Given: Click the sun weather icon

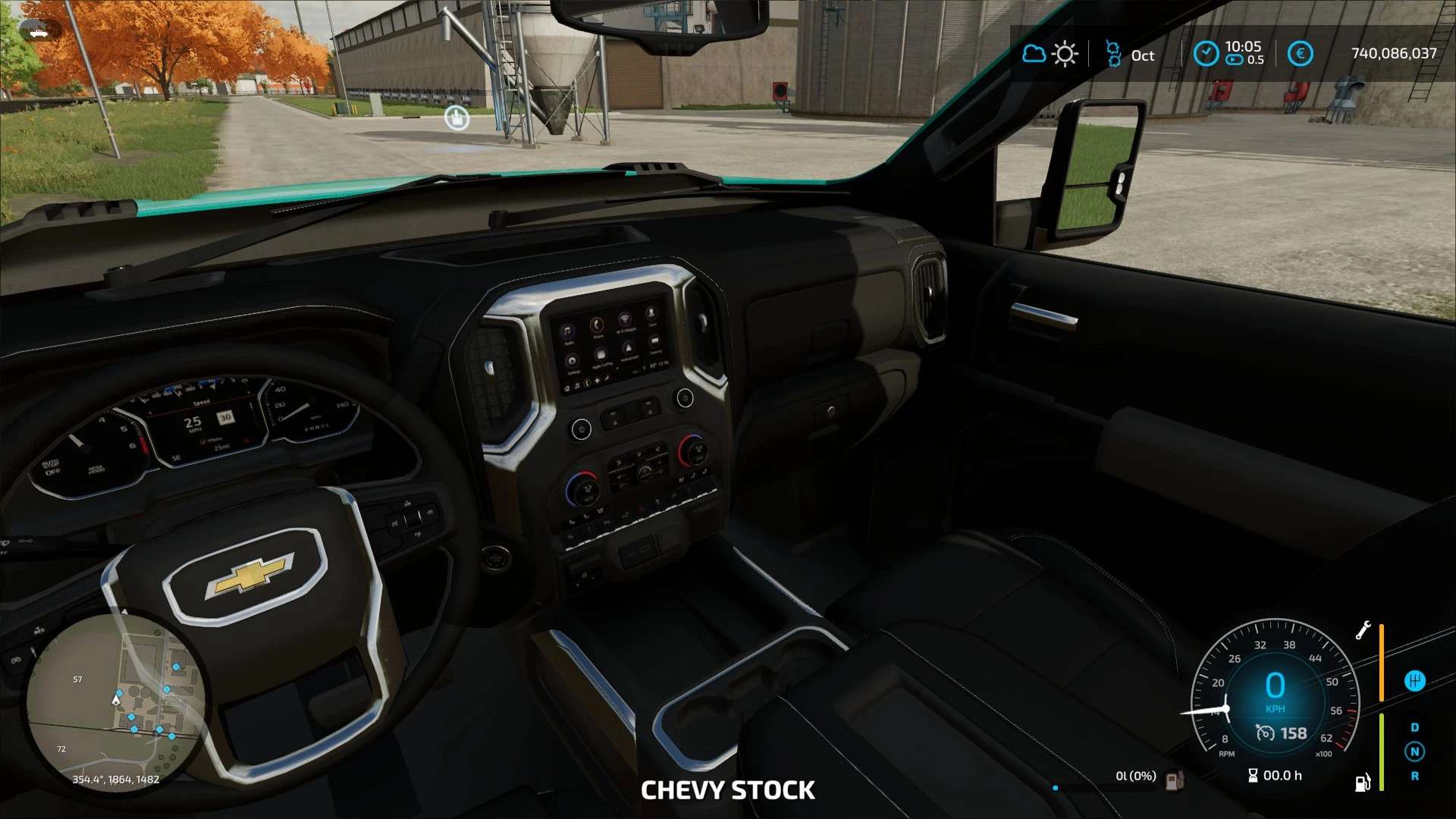Looking at the screenshot, I should tap(1065, 54).
